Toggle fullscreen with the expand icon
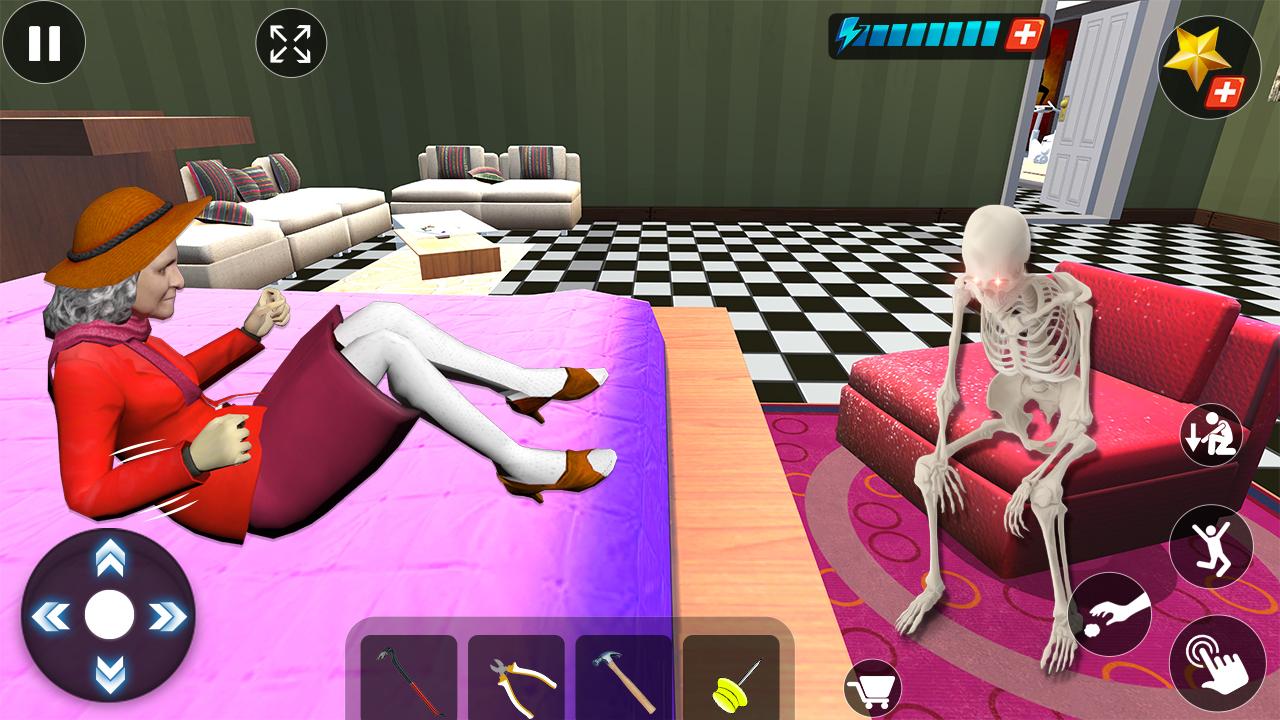Screen dimensions: 1280x720 click(x=289, y=41)
